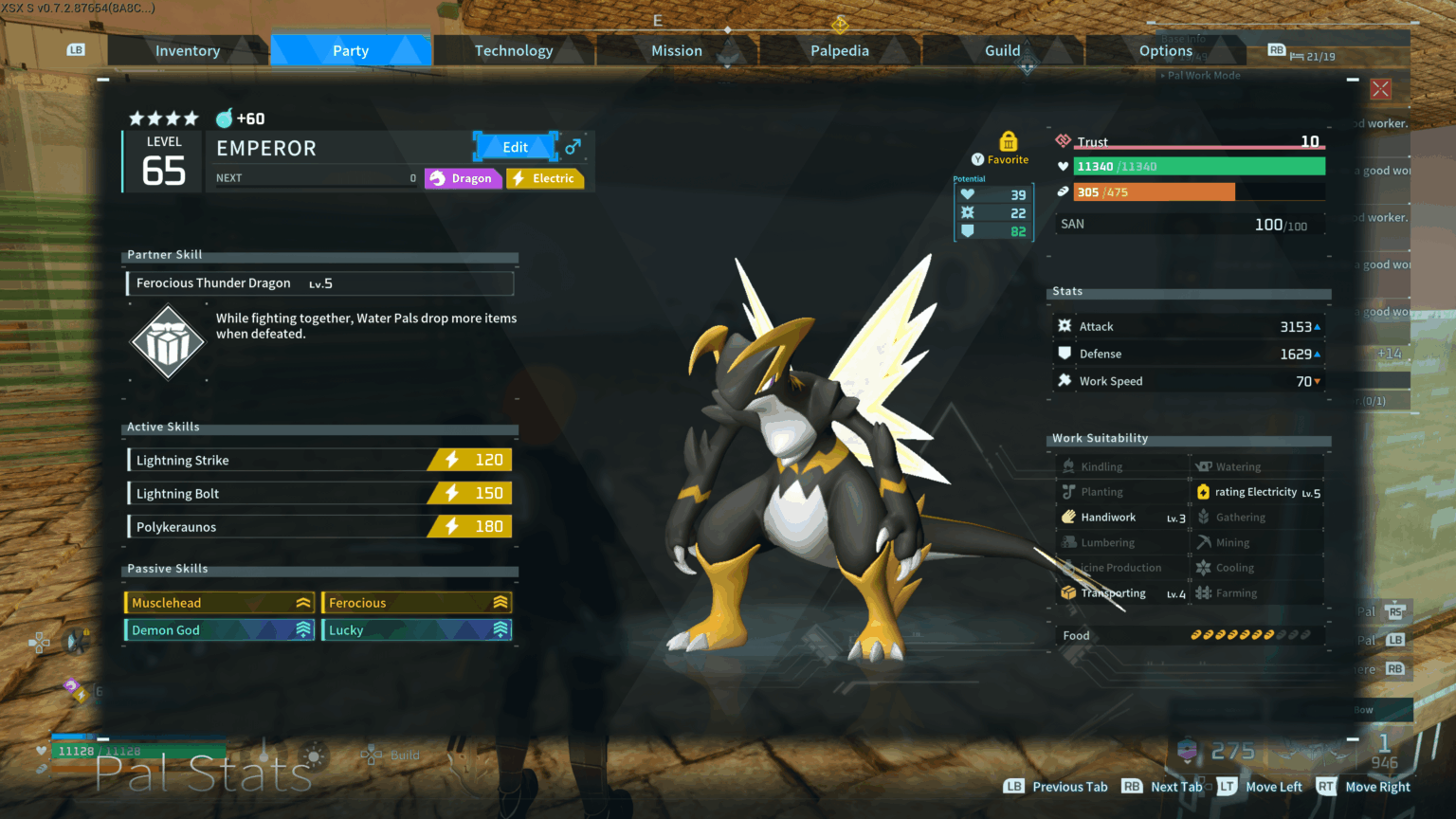Click the Musclehead passive skill

(x=219, y=602)
